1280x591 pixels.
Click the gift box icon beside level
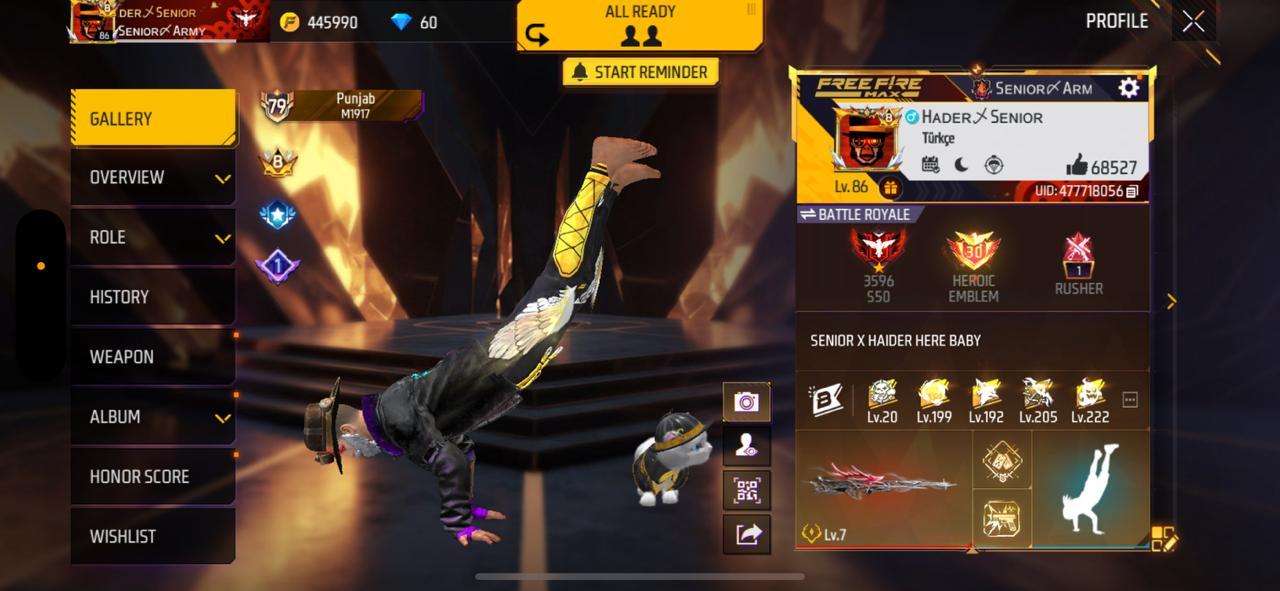coord(889,187)
